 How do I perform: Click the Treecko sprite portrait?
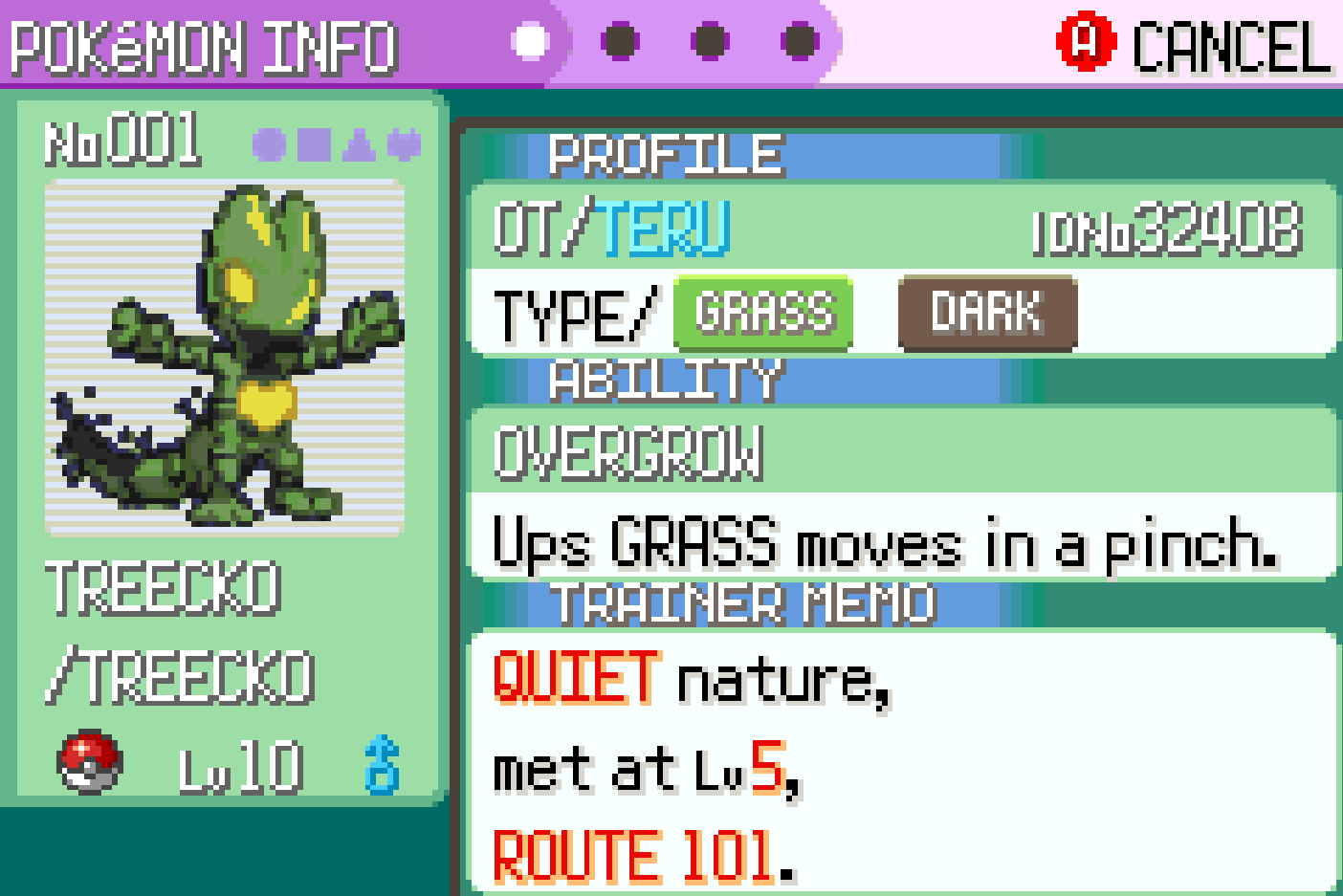click(x=225, y=356)
